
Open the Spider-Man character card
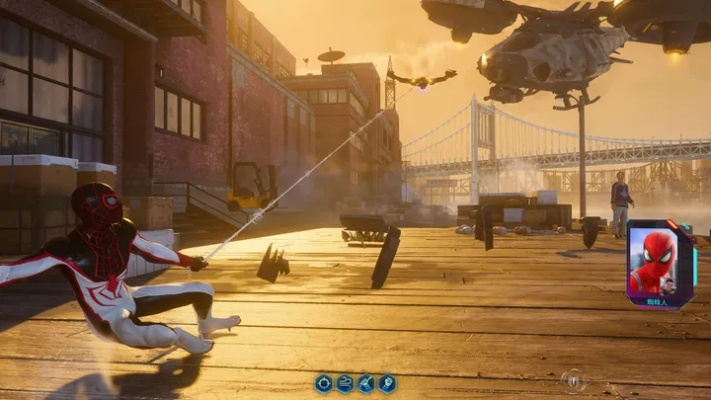(660, 263)
